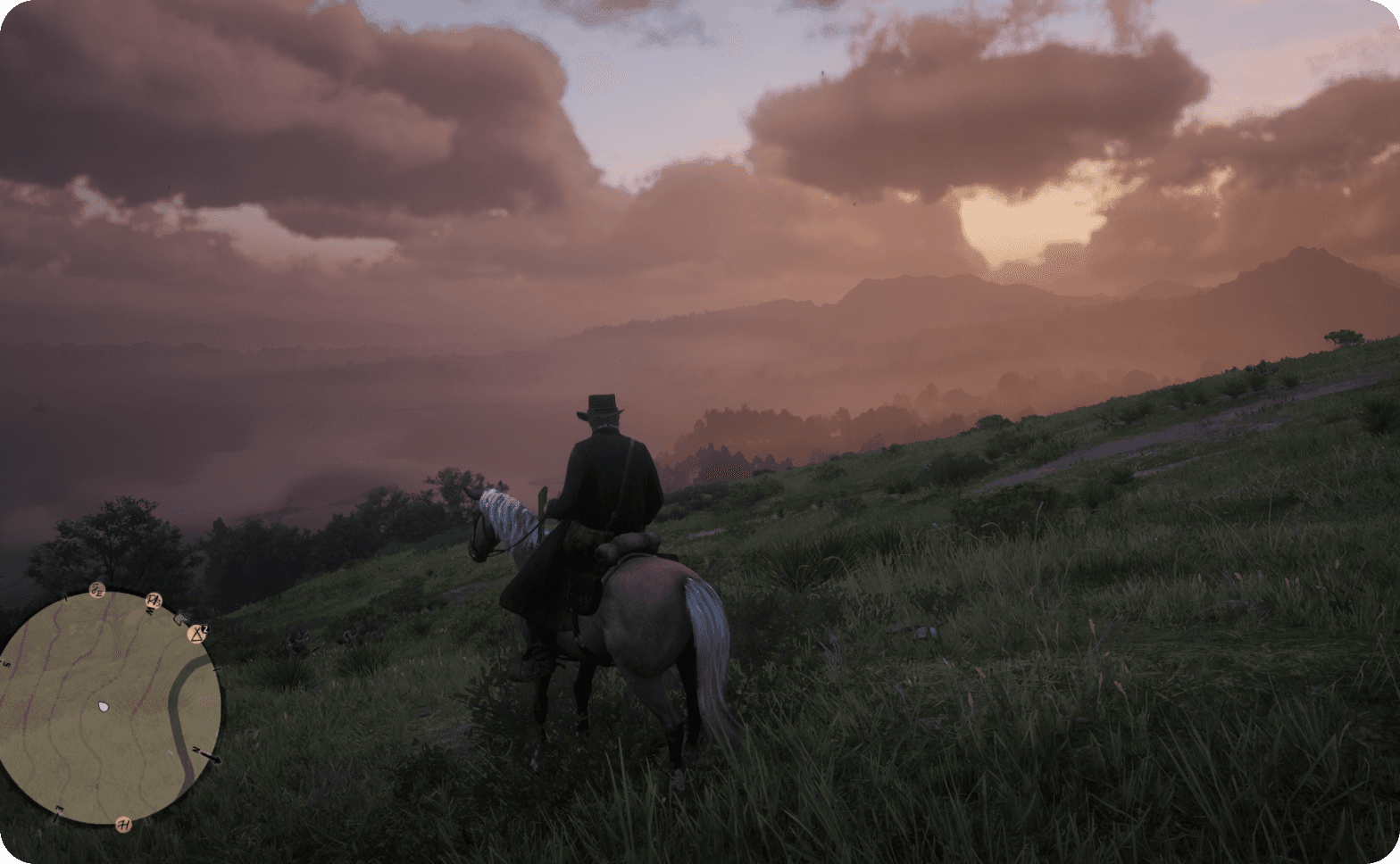The height and width of the screenshot is (864, 1400).
Task: Select the camp tent marker on the minimap
Action: point(197,634)
